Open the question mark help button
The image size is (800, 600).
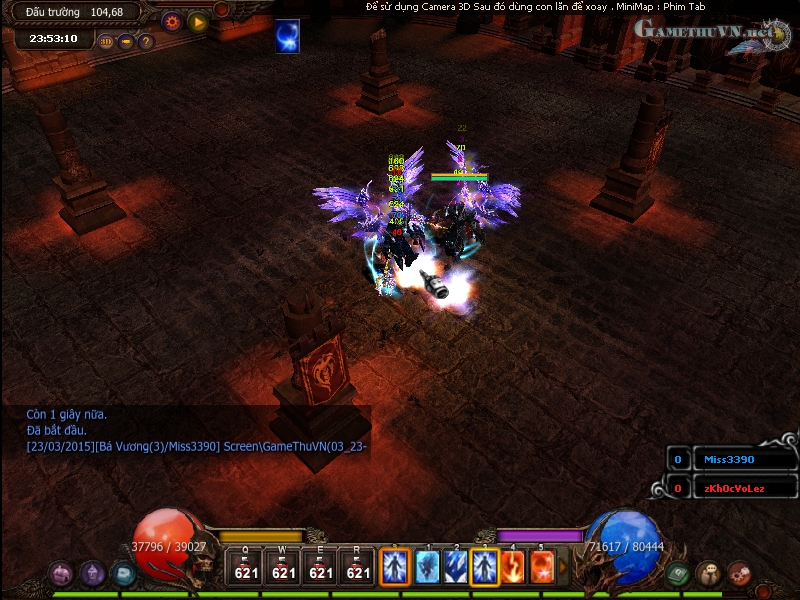(146, 42)
